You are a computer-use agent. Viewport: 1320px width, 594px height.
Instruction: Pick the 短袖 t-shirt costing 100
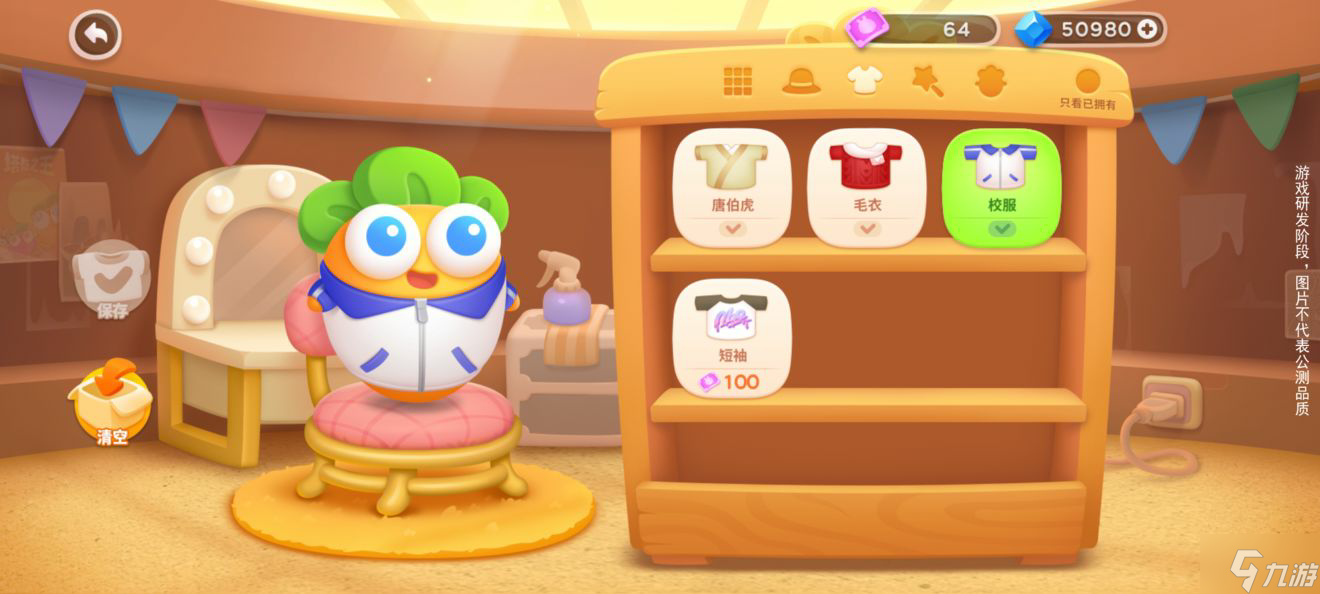(732, 338)
